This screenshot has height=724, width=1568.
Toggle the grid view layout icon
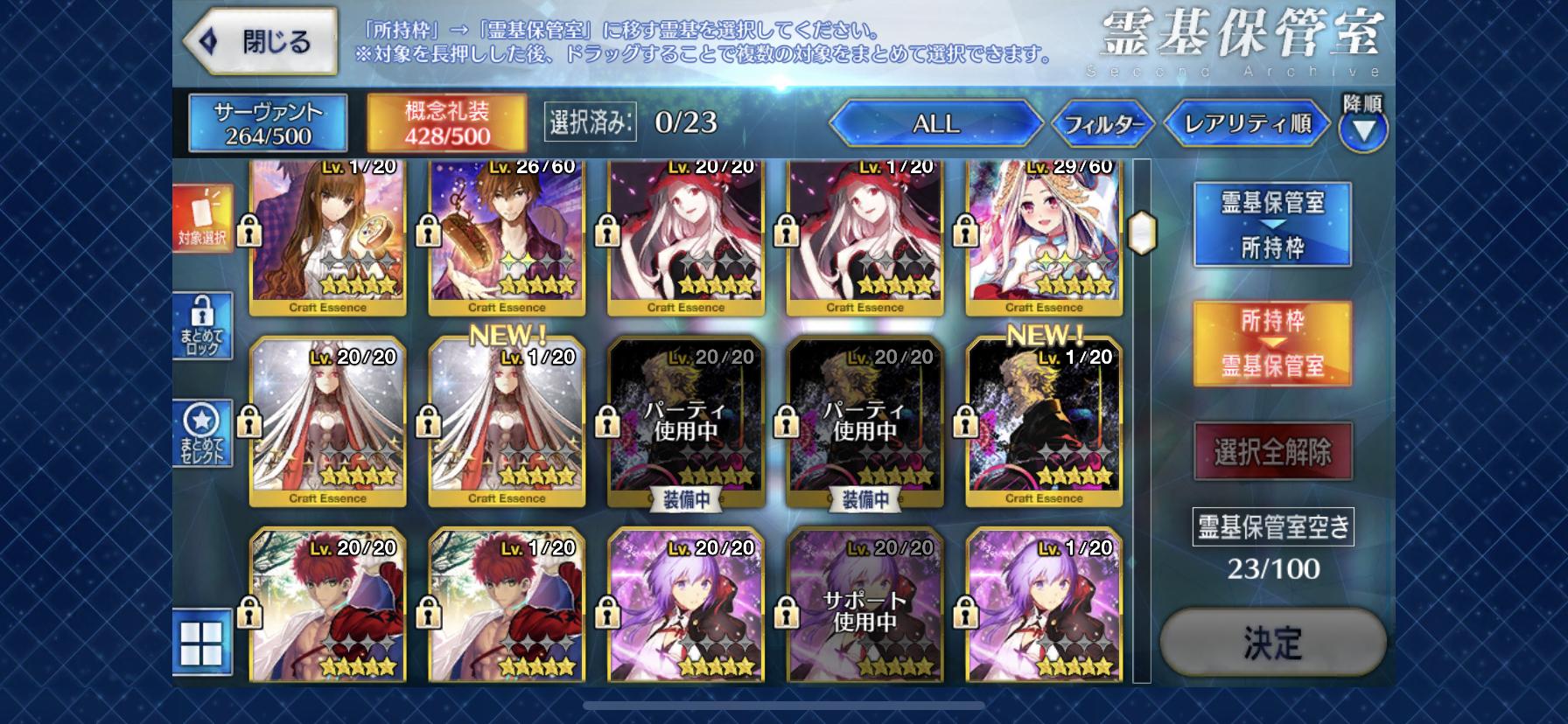202,643
